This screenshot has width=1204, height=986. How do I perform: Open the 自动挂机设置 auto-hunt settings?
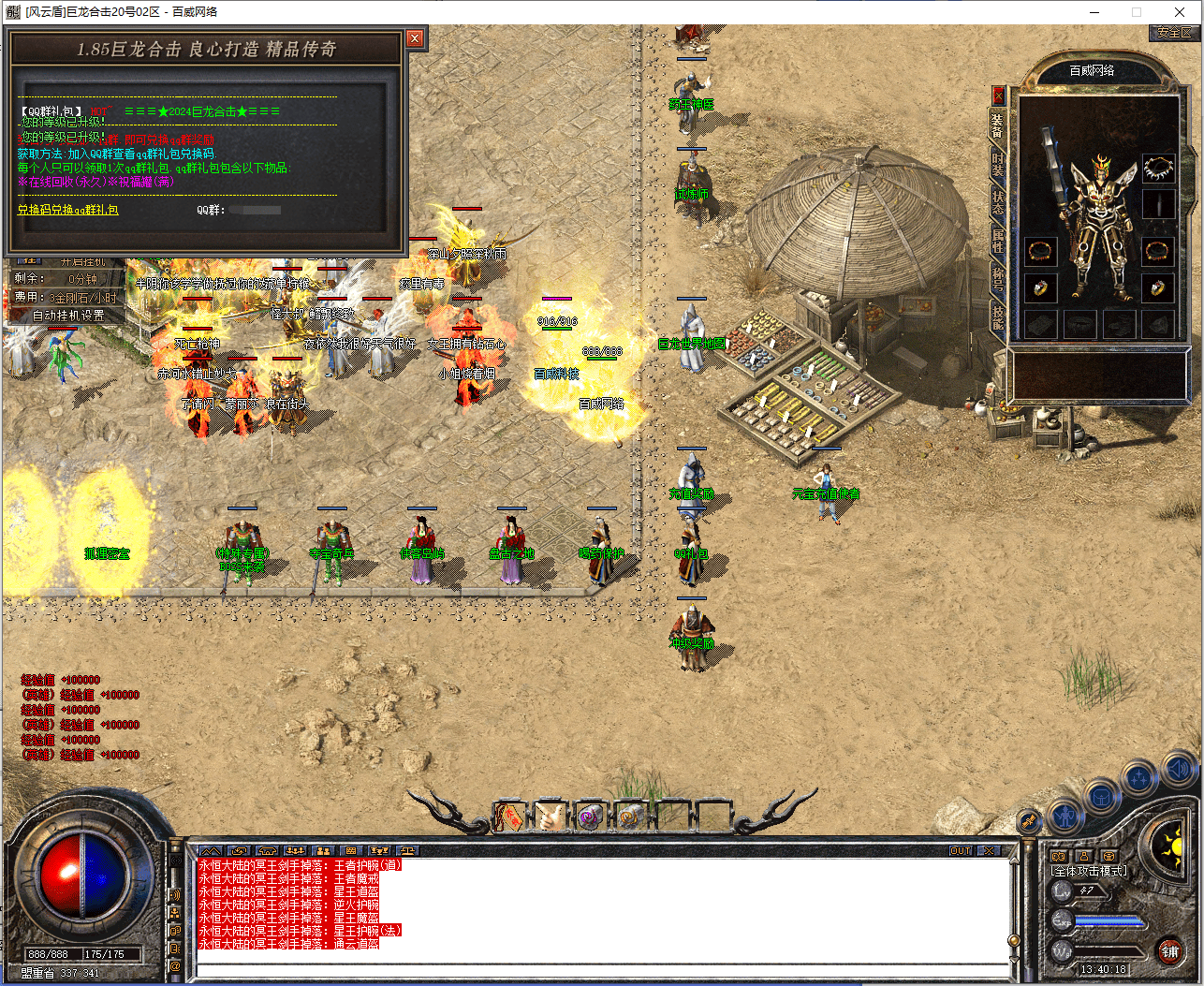click(68, 316)
